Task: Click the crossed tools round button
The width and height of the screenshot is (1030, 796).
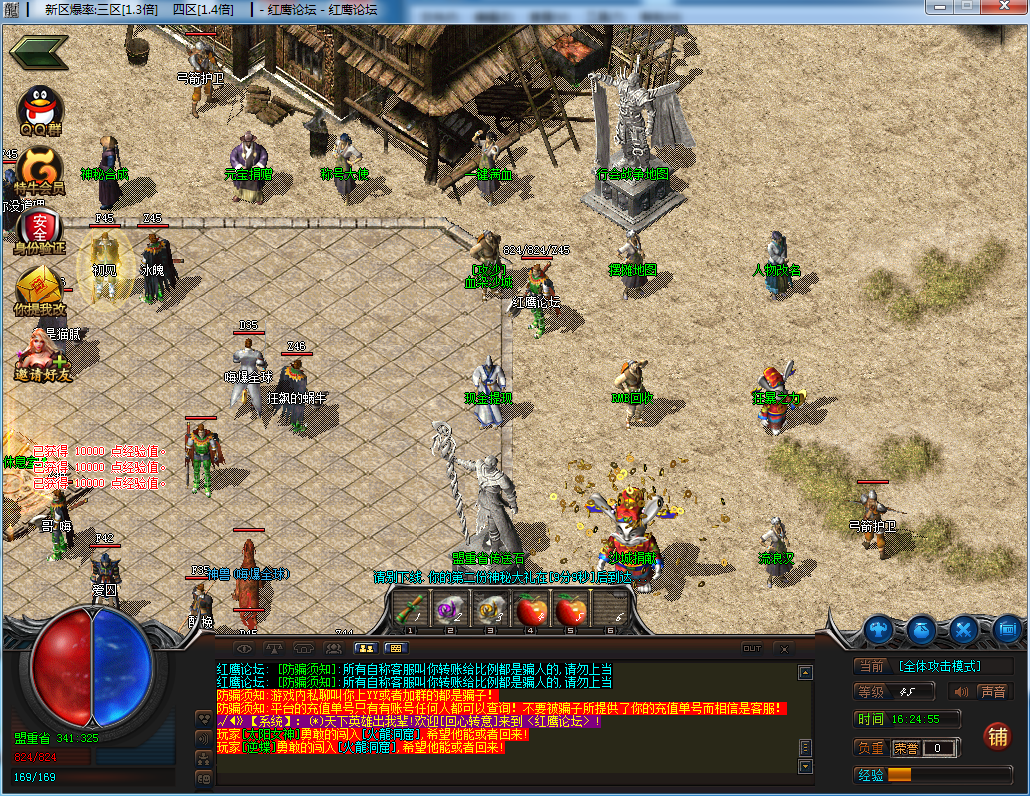Action: coord(964,630)
